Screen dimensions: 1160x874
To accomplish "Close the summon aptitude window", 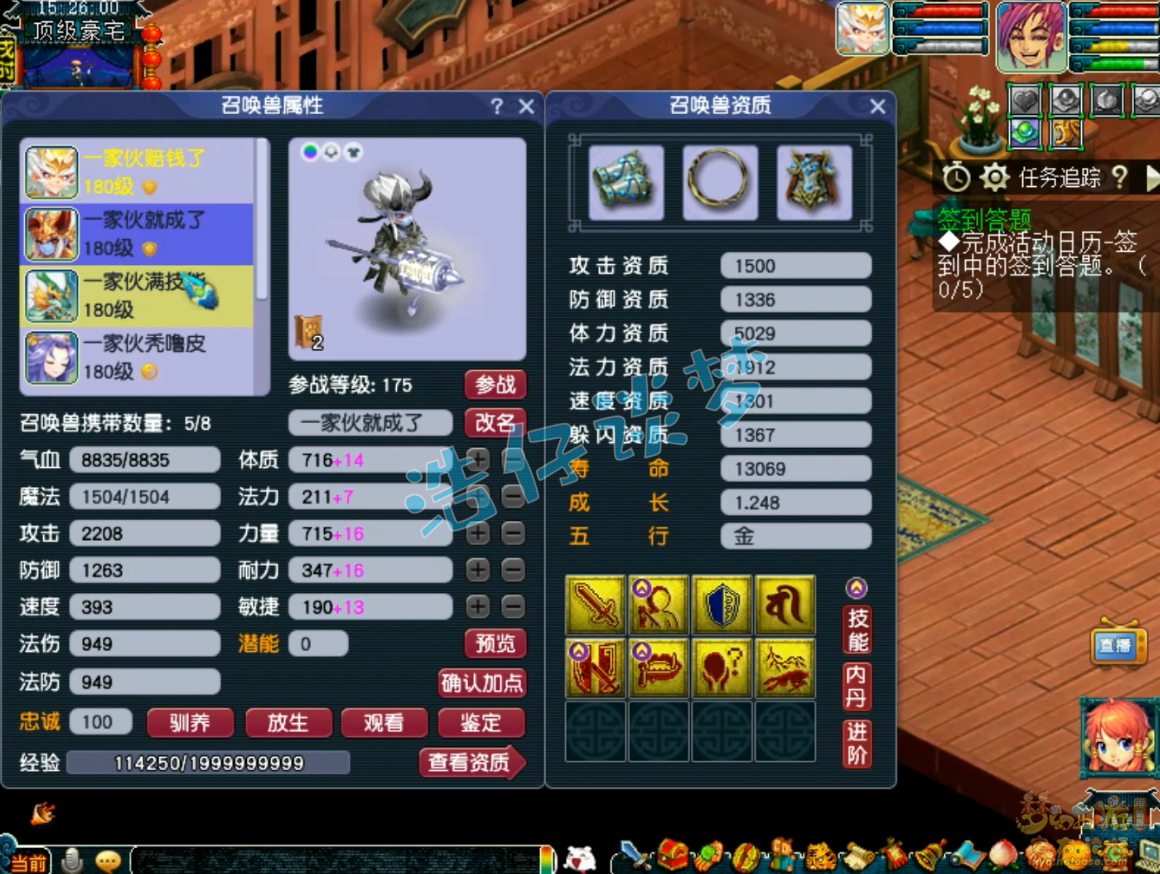I will click(878, 107).
